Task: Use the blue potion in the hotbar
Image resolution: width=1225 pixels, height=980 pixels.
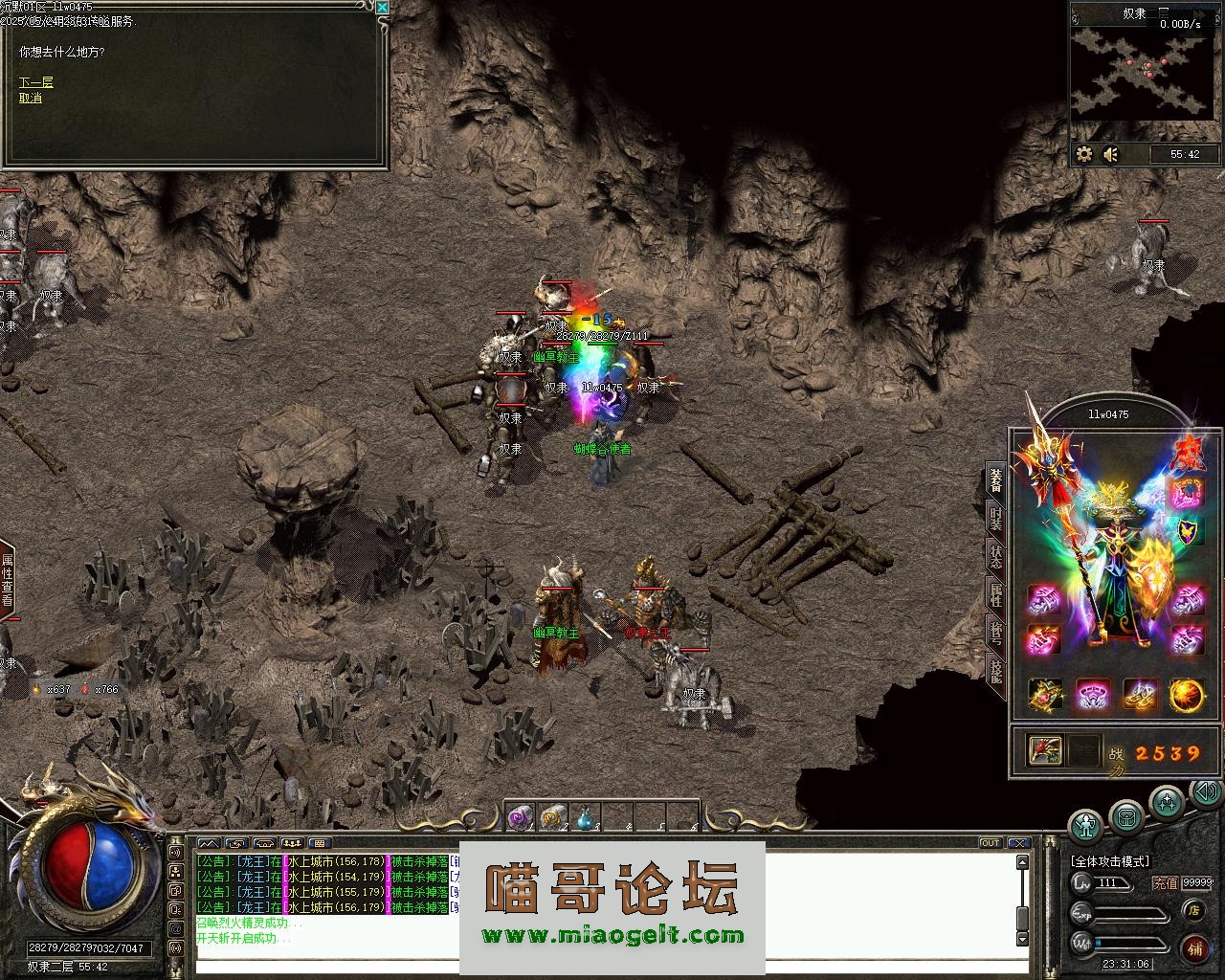Action: (586, 818)
